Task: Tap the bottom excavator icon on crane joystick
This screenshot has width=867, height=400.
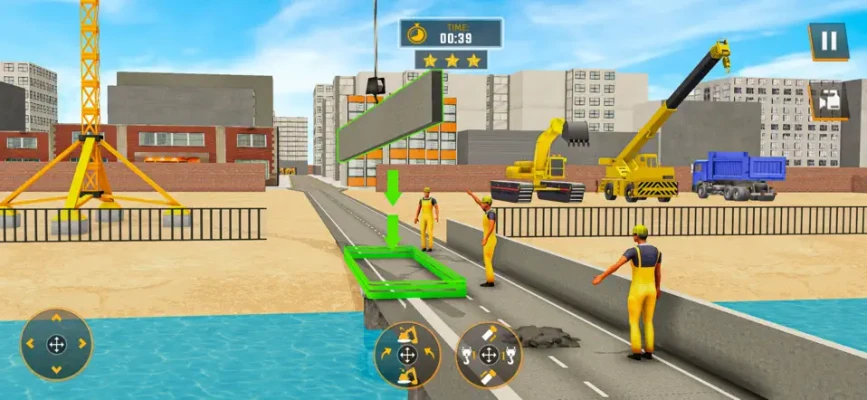Action: (407, 377)
